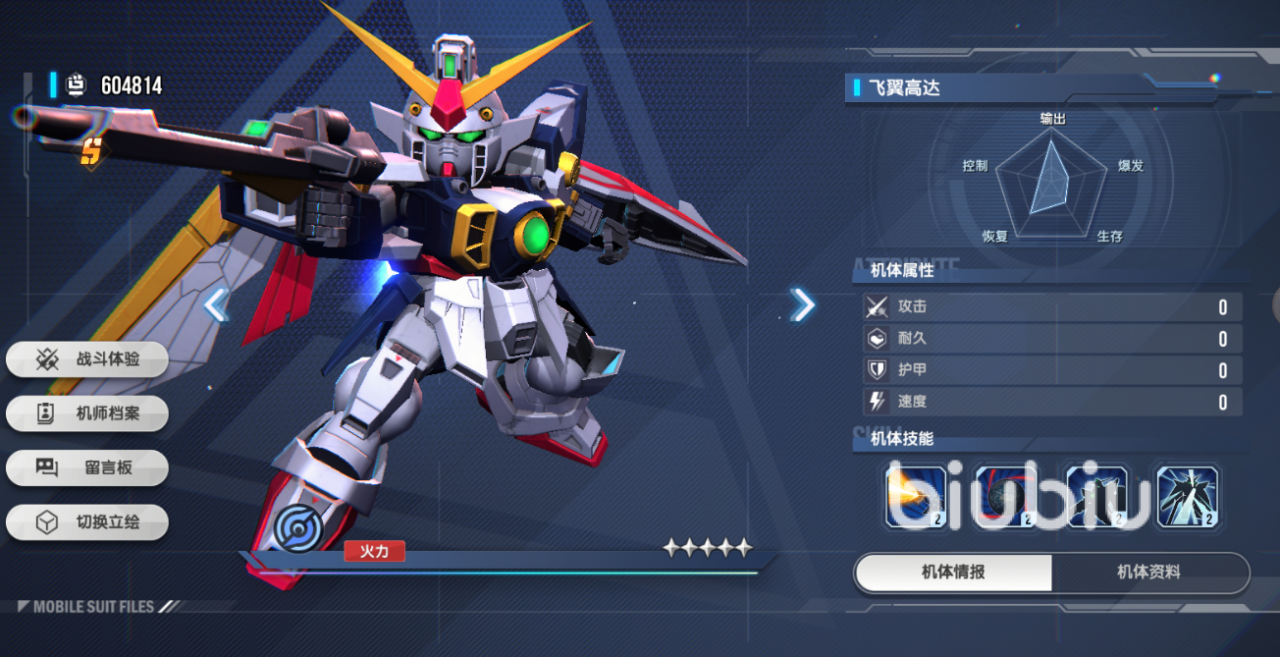
Task: Click the pentagon stat radar chart
Action: pyautogui.click(x=1051, y=180)
